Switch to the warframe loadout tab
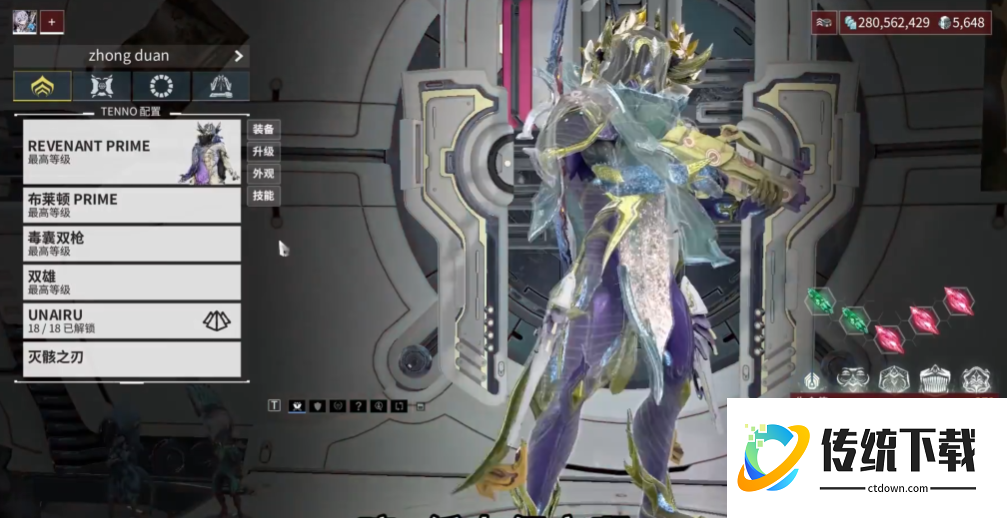The width and height of the screenshot is (1007, 518). [42, 86]
